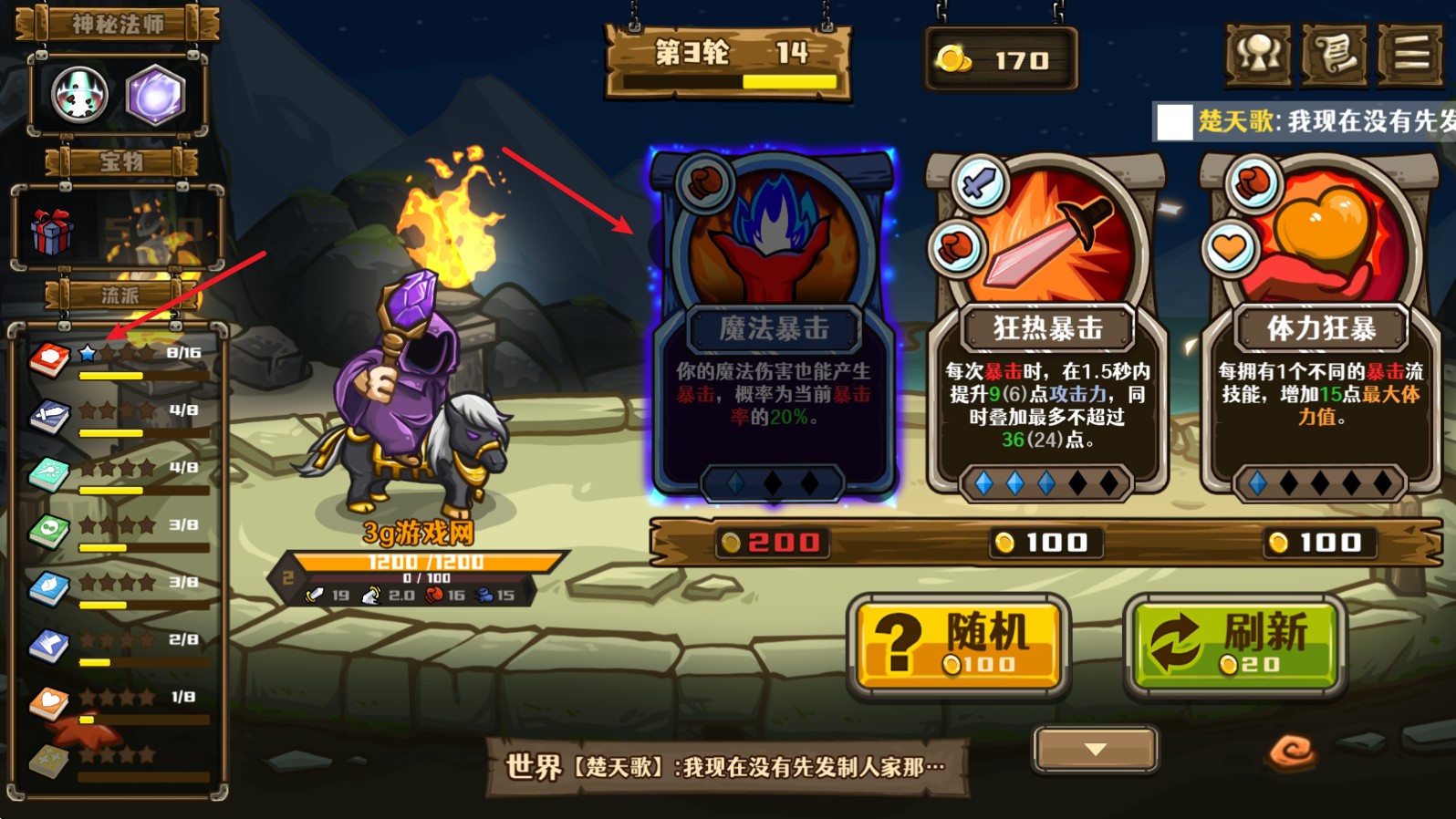Open the scroll log icon at top right
Viewport: 1456px width, 819px height.
point(1334,55)
